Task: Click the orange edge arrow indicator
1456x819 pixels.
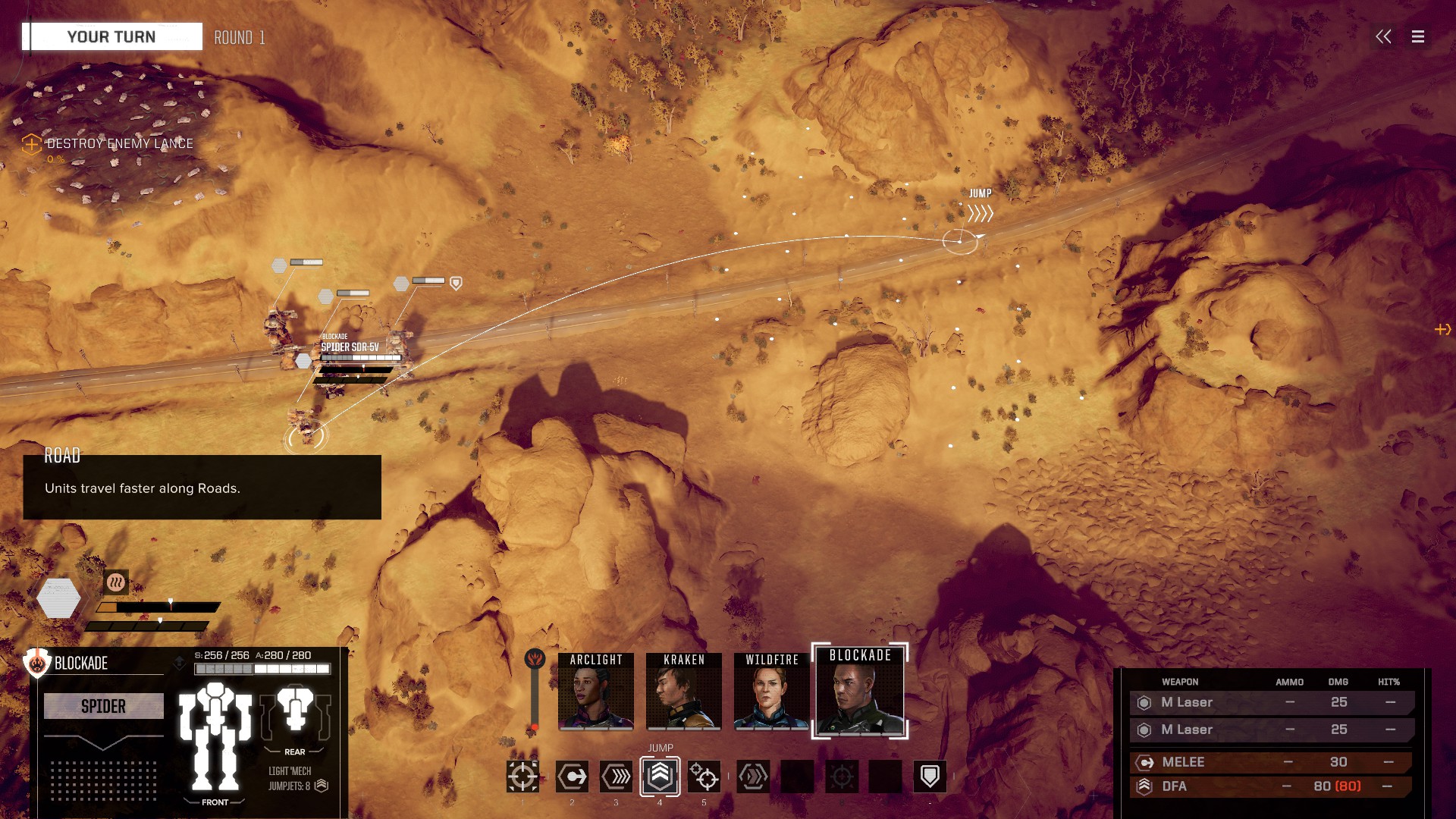Action: tap(1442, 329)
